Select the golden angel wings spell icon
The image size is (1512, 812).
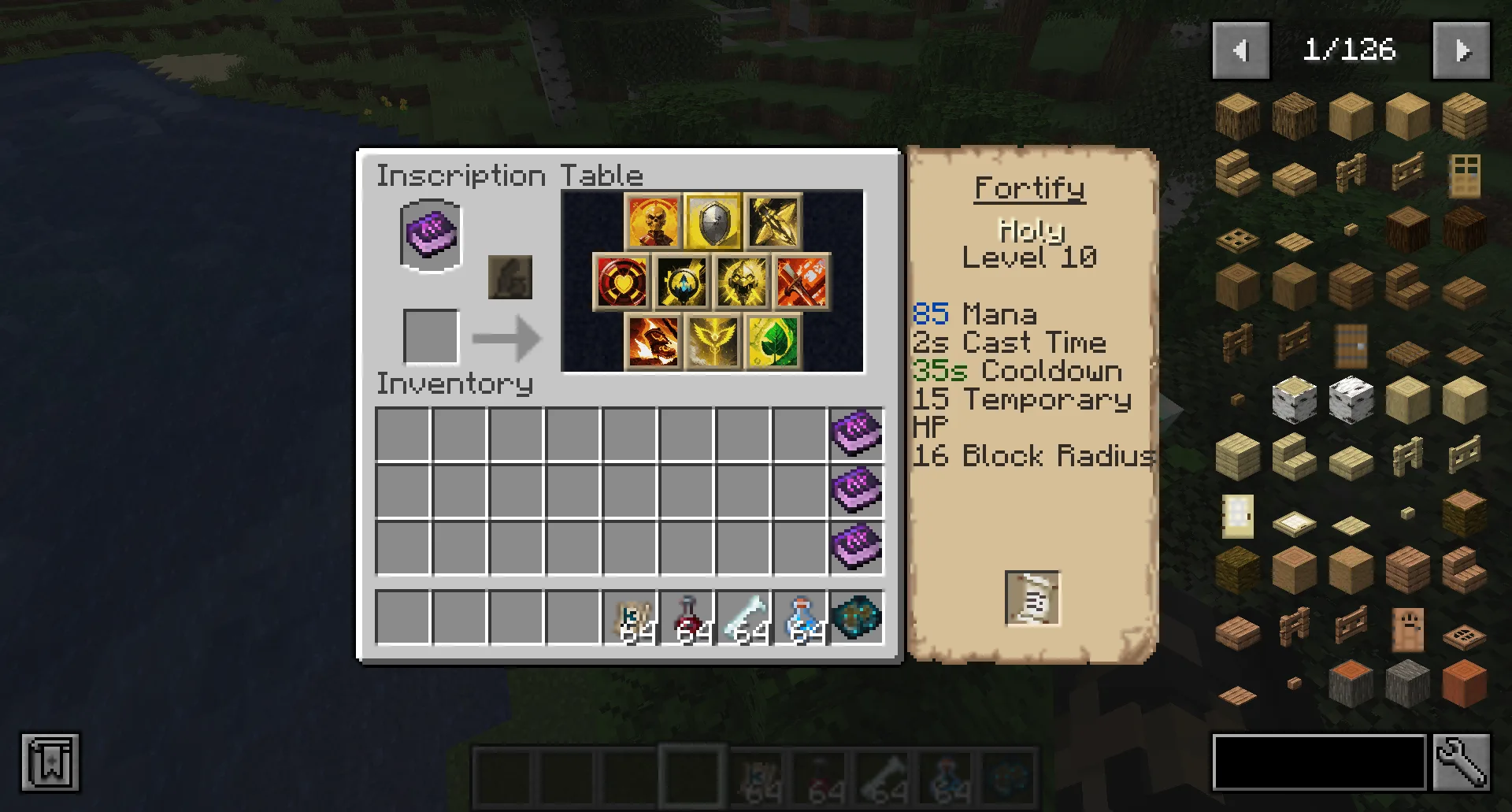click(x=713, y=343)
